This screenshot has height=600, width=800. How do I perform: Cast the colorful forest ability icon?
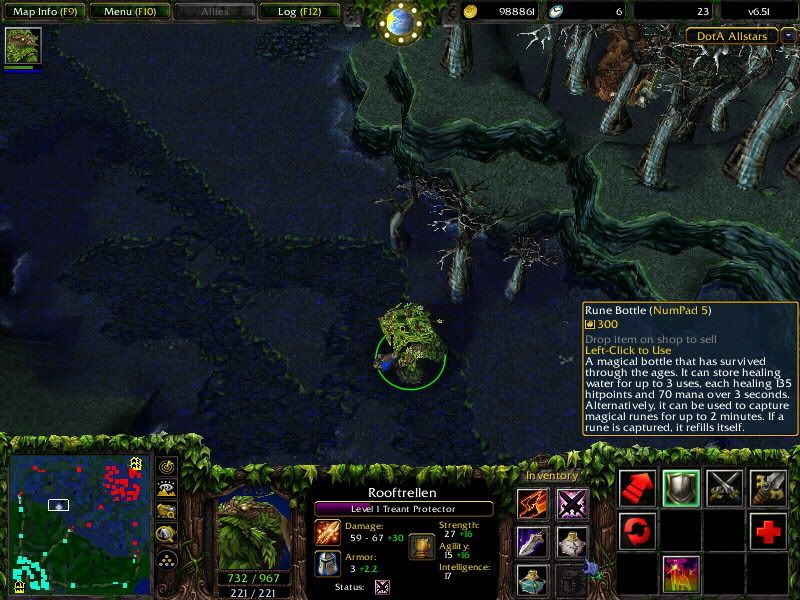pos(682,574)
